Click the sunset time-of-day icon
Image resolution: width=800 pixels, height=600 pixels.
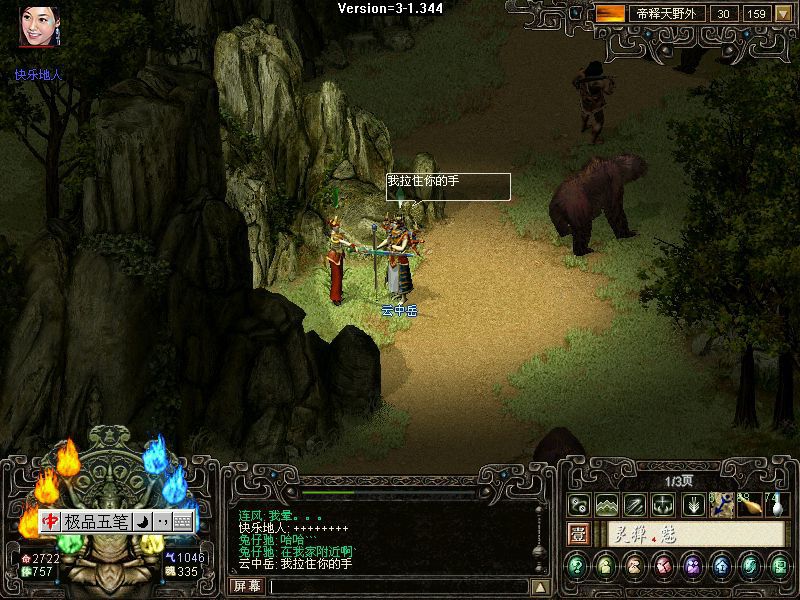(609, 14)
